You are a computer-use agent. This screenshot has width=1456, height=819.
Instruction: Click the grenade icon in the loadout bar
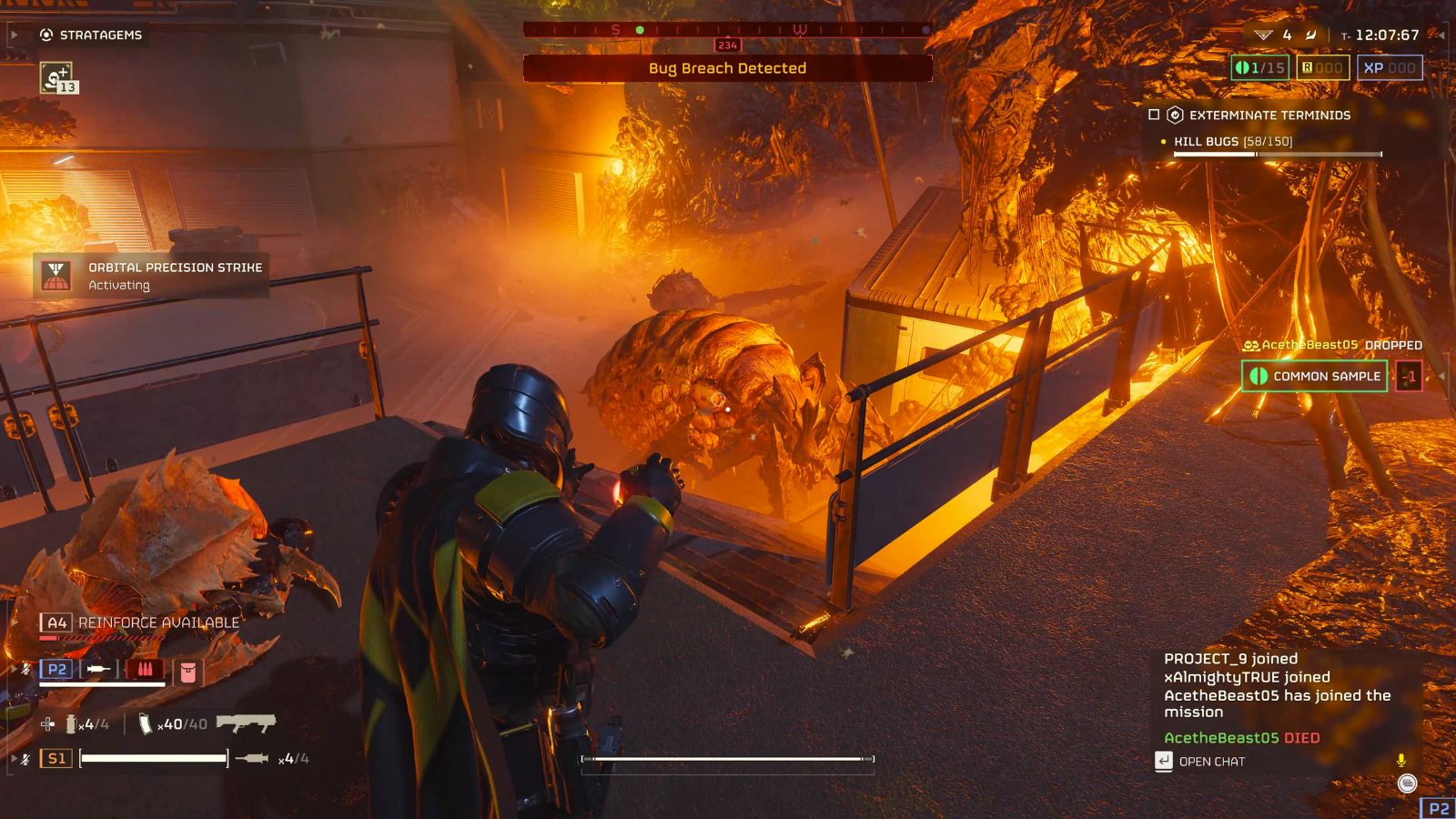71,724
